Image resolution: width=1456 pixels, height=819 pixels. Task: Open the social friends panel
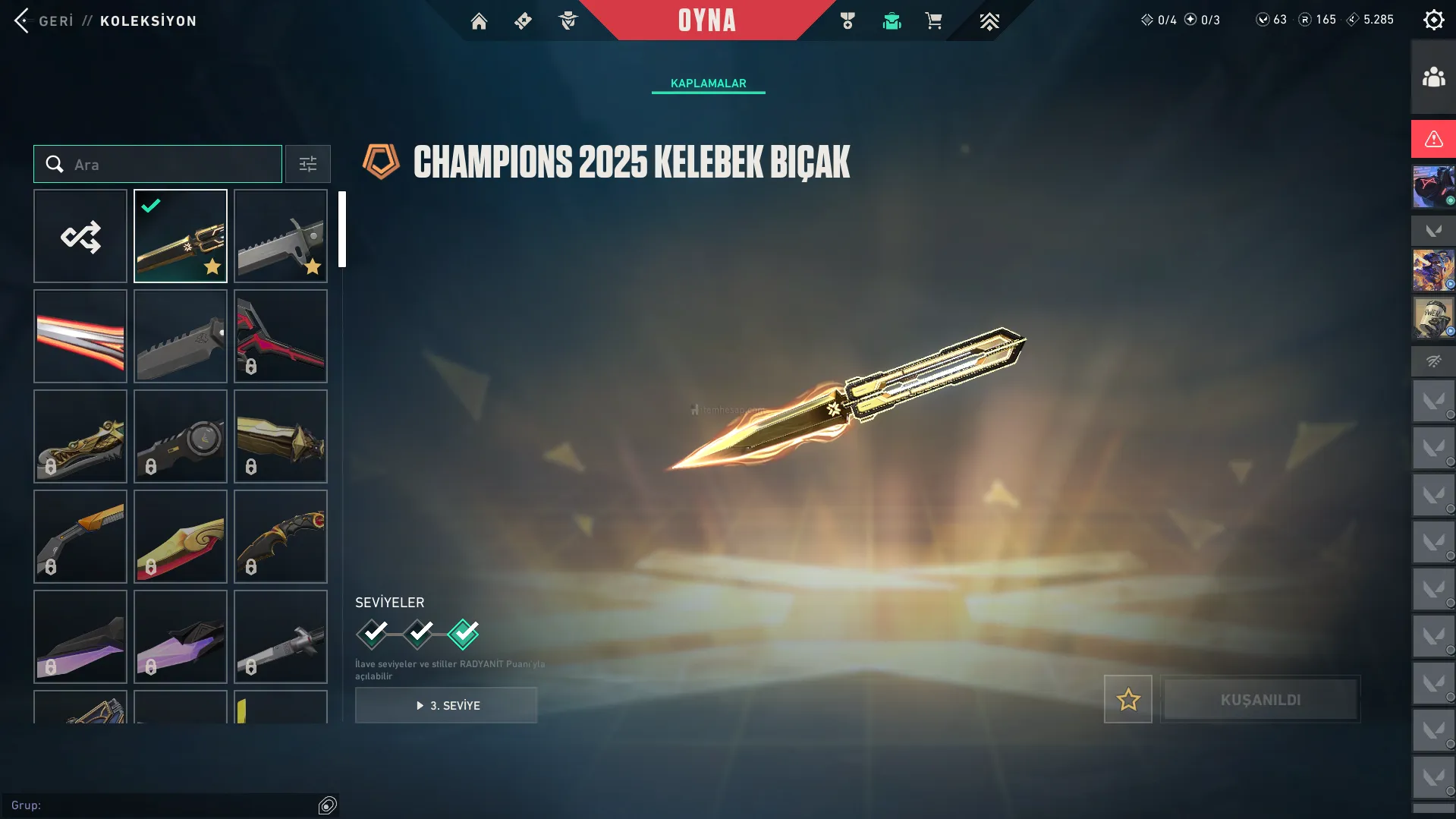(1433, 77)
